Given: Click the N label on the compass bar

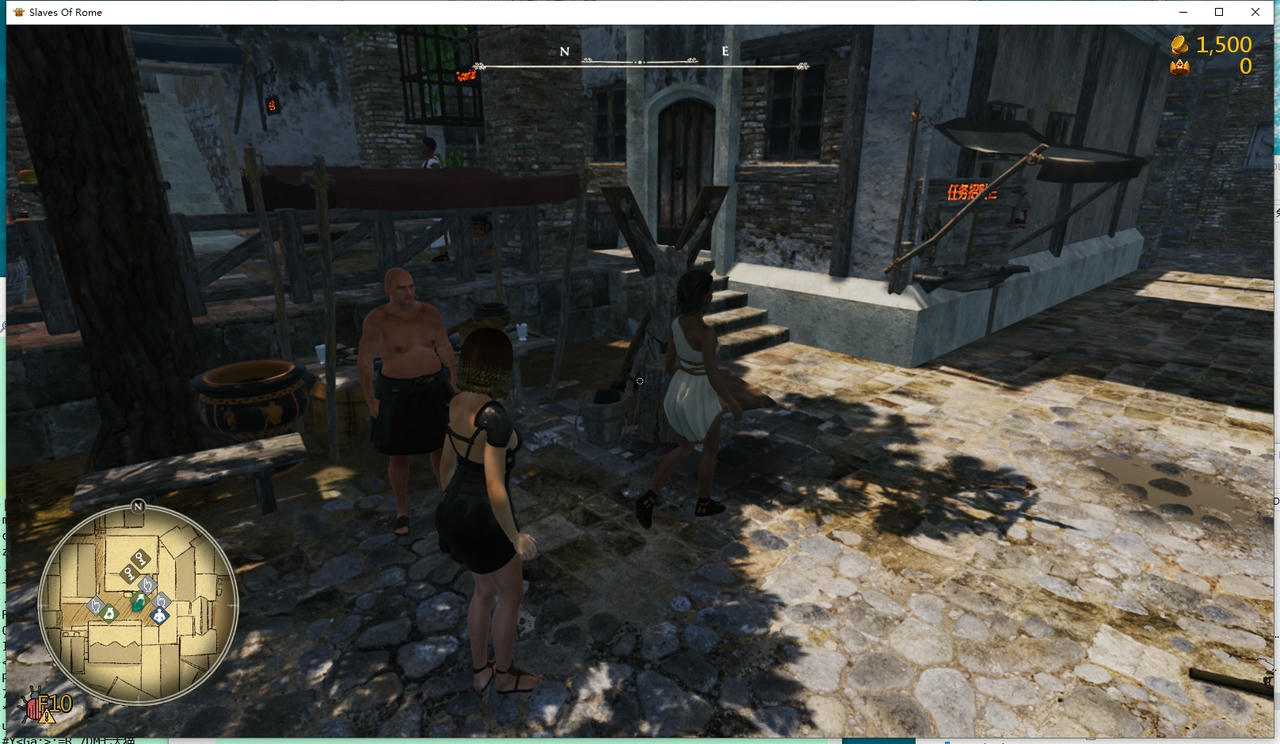Looking at the screenshot, I should 564,51.
